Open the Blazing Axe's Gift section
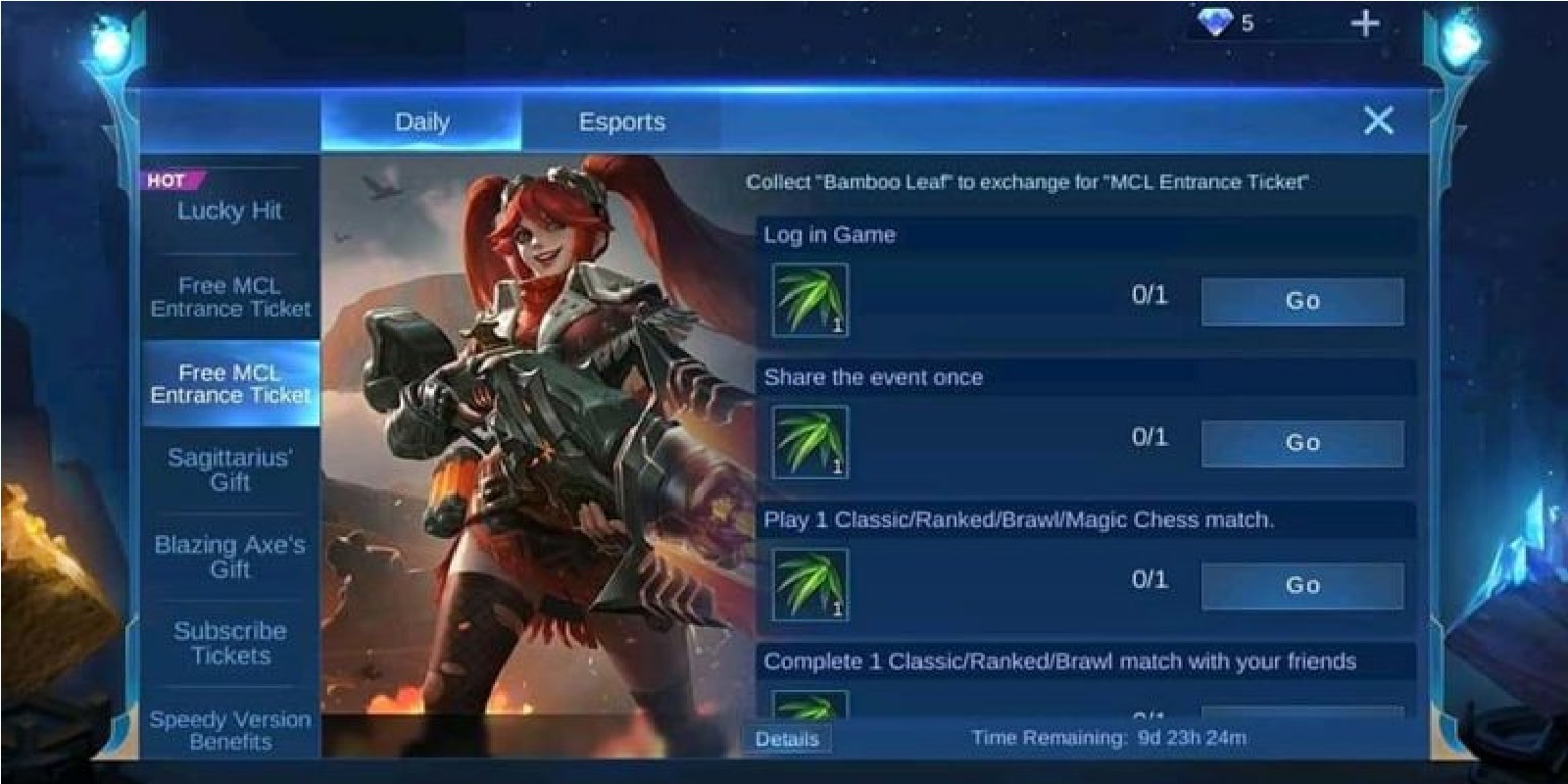 (x=227, y=557)
